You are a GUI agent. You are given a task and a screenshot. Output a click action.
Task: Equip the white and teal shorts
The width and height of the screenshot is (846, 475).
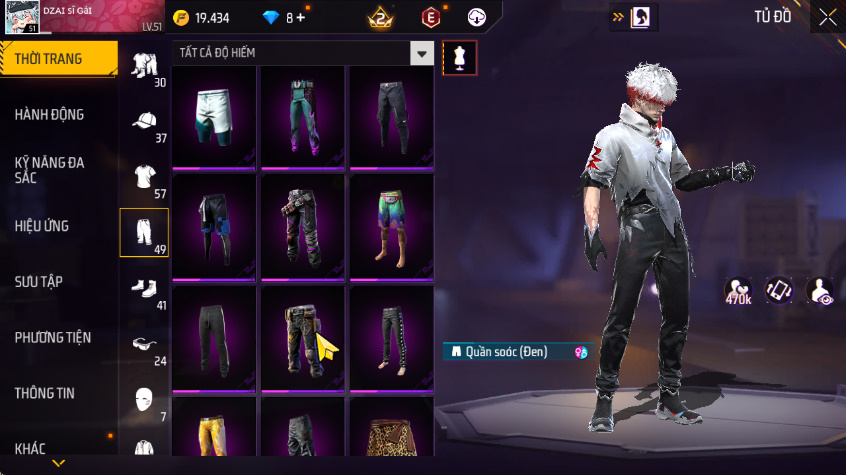coord(214,117)
